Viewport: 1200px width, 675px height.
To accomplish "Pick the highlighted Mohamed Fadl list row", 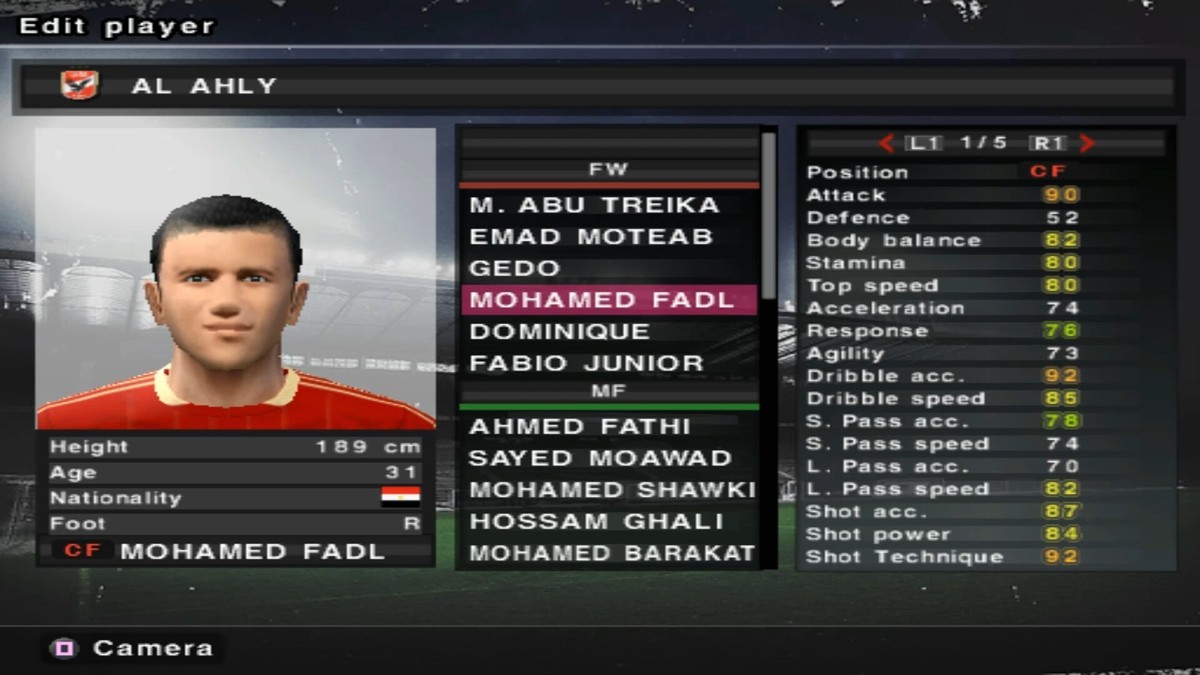I will click(603, 300).
